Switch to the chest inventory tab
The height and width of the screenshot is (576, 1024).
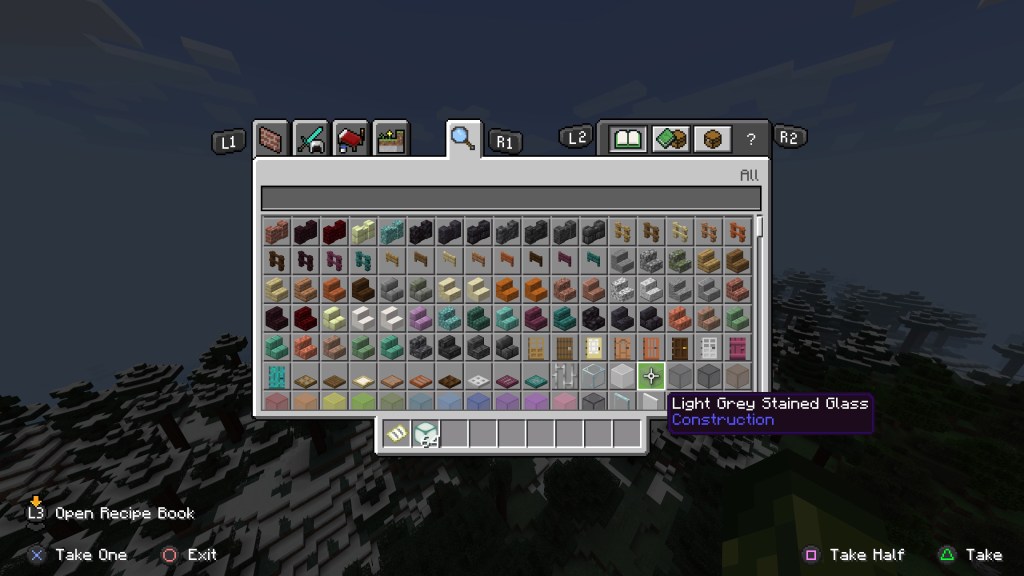click(712, 139)
